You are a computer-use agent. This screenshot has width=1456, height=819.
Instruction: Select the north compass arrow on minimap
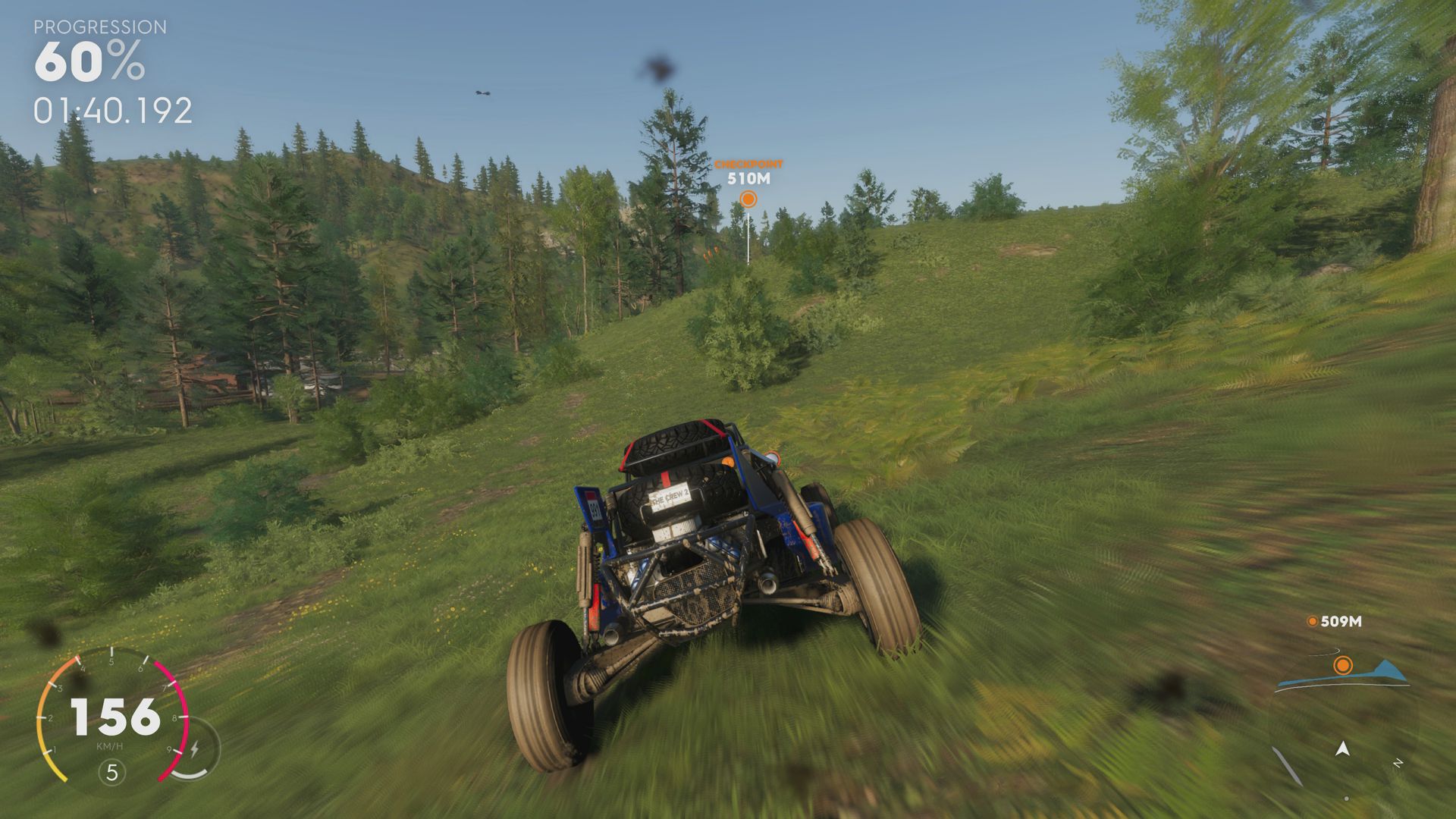click(x=1342, y=749)
